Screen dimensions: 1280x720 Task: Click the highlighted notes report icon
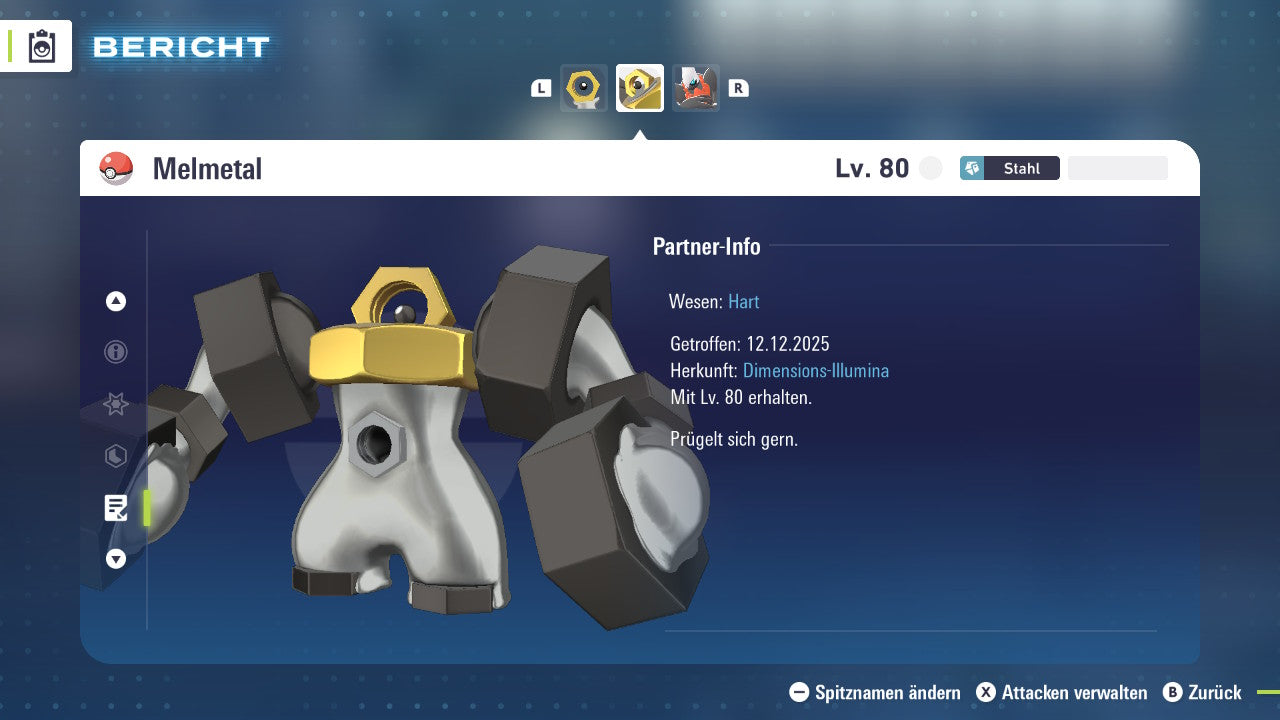(x=116, y=508)
